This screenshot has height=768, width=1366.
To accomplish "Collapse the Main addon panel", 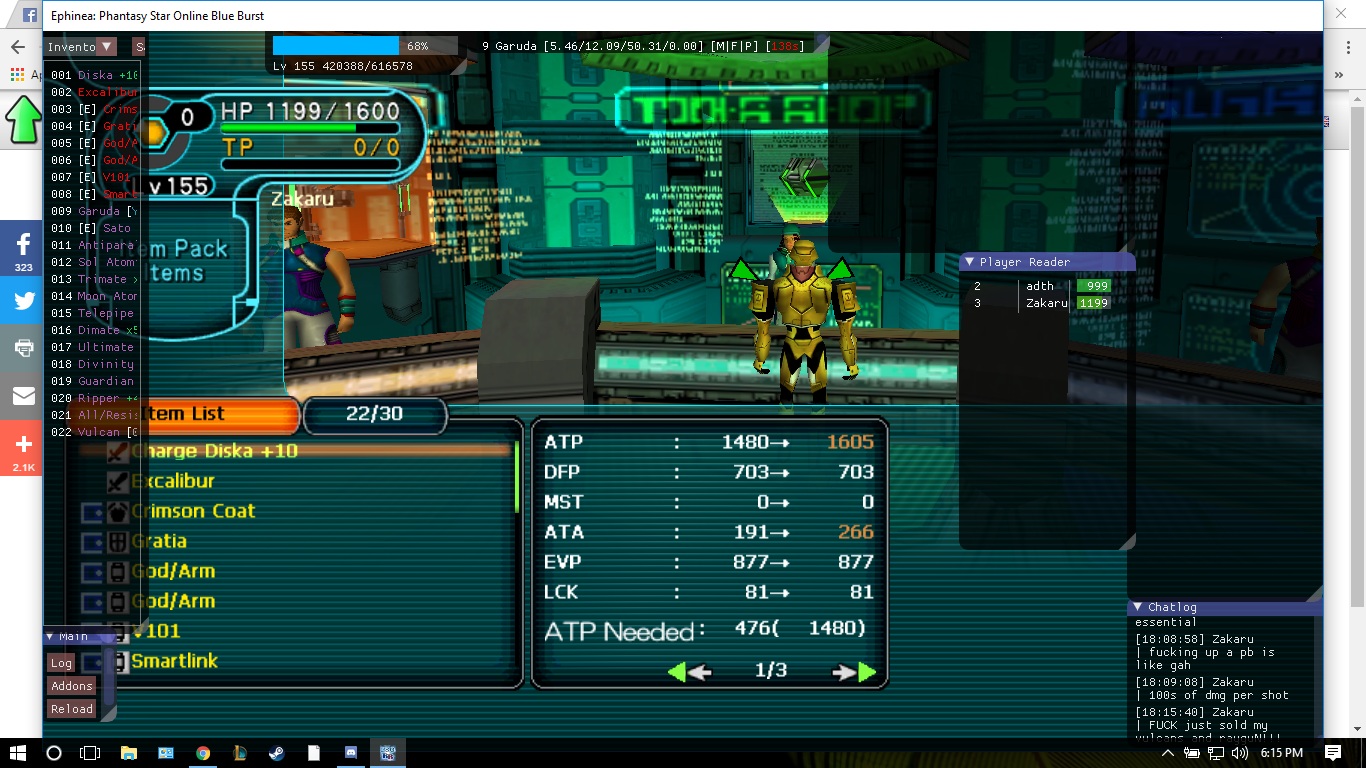I will [x=50, y=636].
